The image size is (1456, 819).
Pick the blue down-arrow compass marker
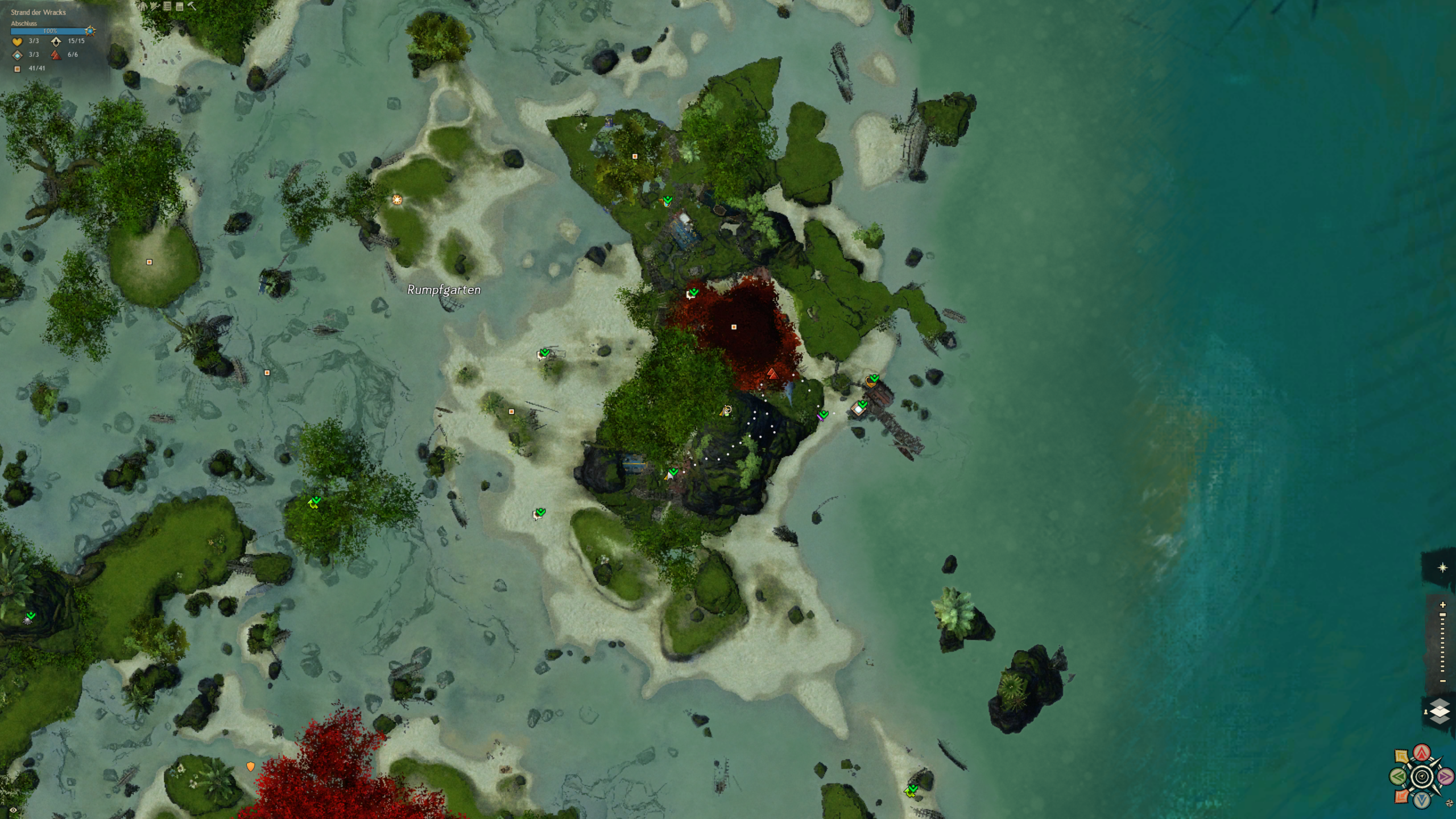tap(1422, 800)
